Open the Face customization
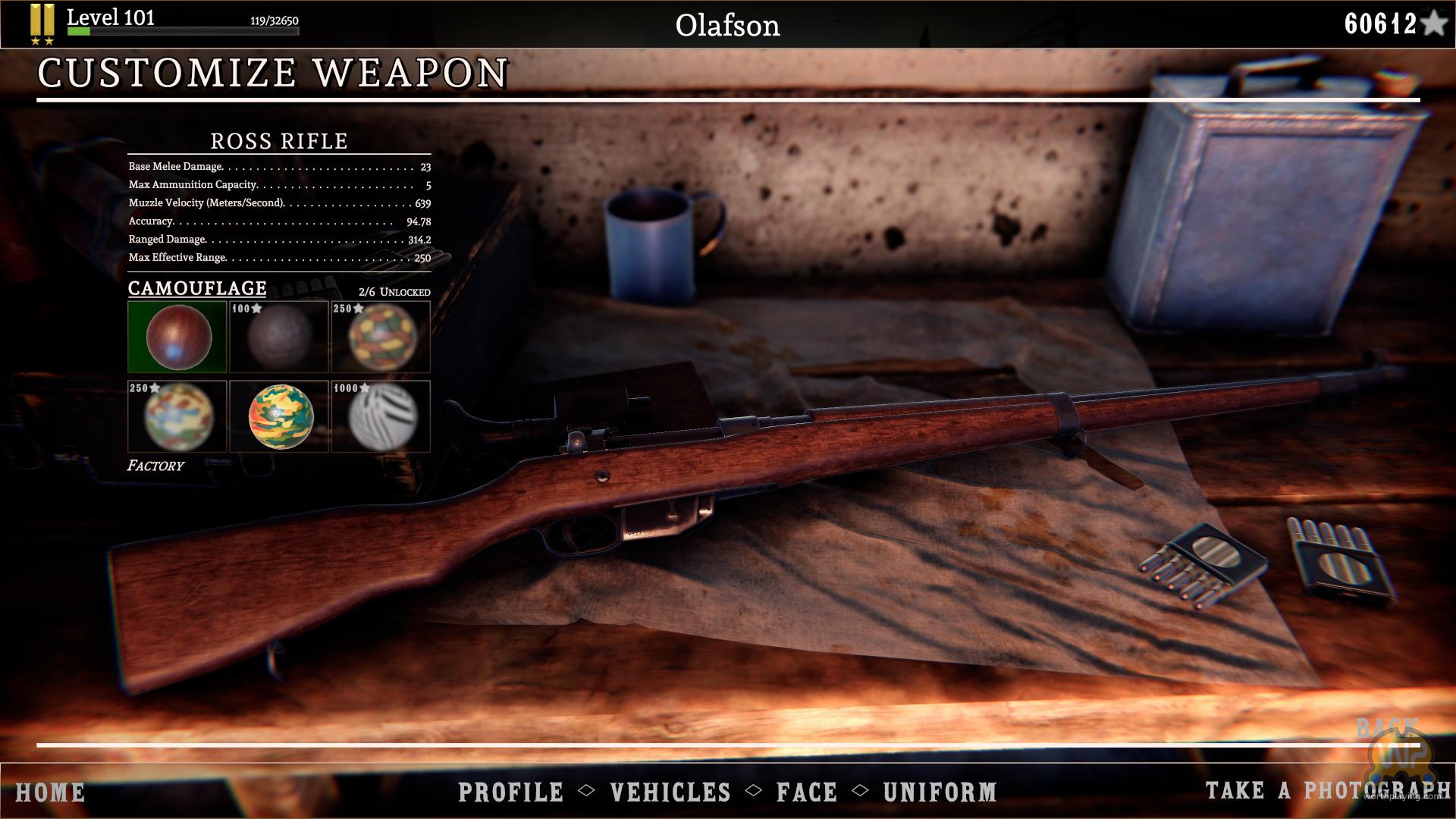Viewport: 1456px width, 819px height. click(807, 792)
